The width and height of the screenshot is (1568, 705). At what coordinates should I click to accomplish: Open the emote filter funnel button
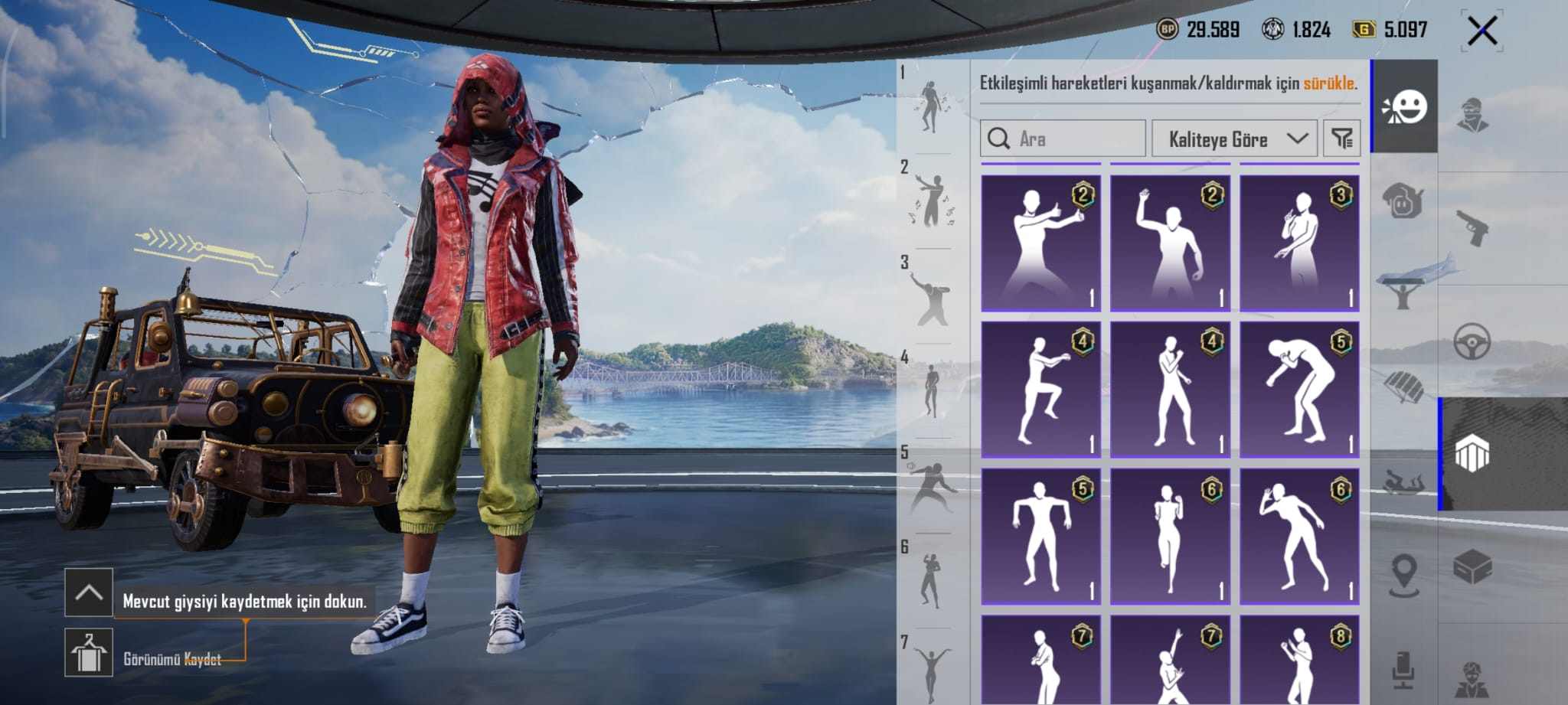pos(1341,139)
